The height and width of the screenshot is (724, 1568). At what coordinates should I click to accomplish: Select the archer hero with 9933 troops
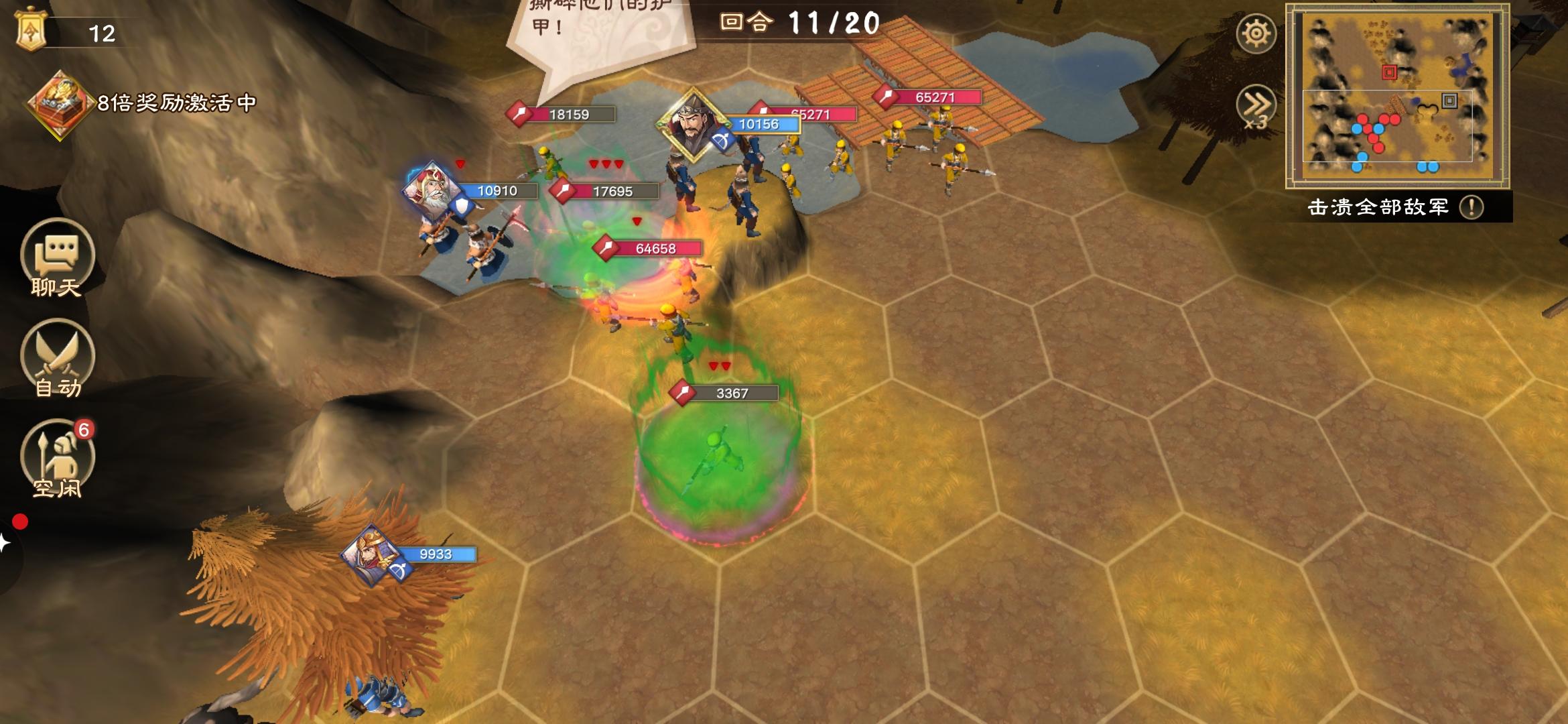(373, 555)
